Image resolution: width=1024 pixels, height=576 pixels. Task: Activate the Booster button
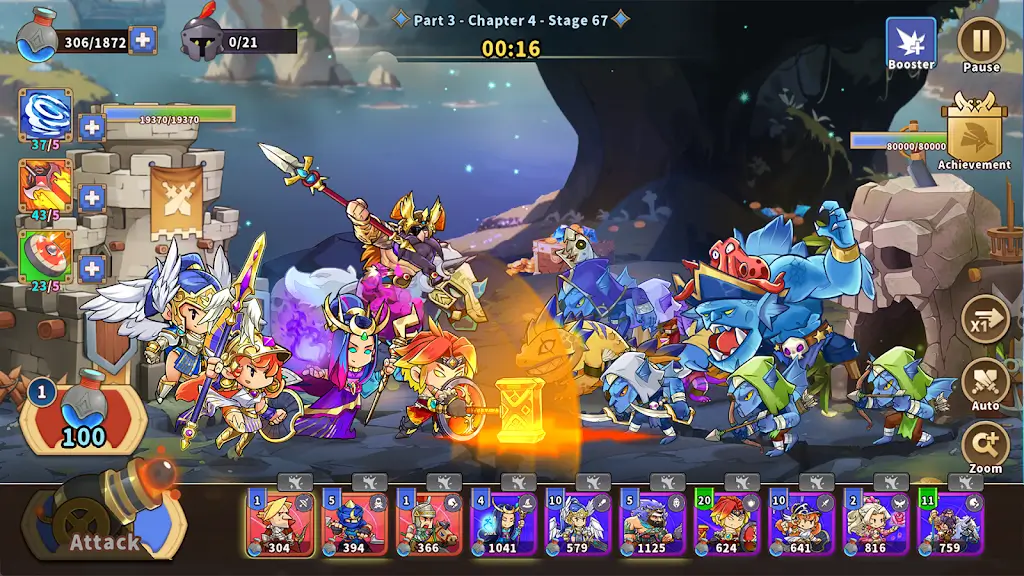pyautogui.click(x=910, y=43)
